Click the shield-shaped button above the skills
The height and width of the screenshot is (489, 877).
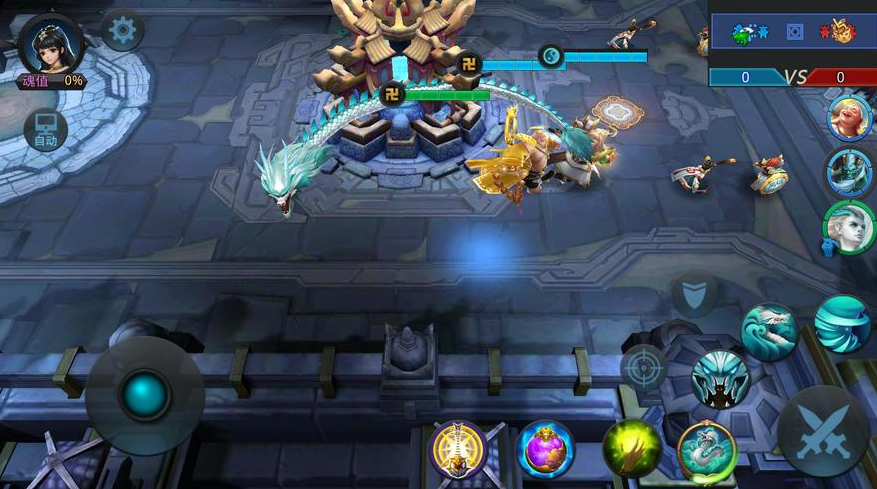tap(694, 295)
